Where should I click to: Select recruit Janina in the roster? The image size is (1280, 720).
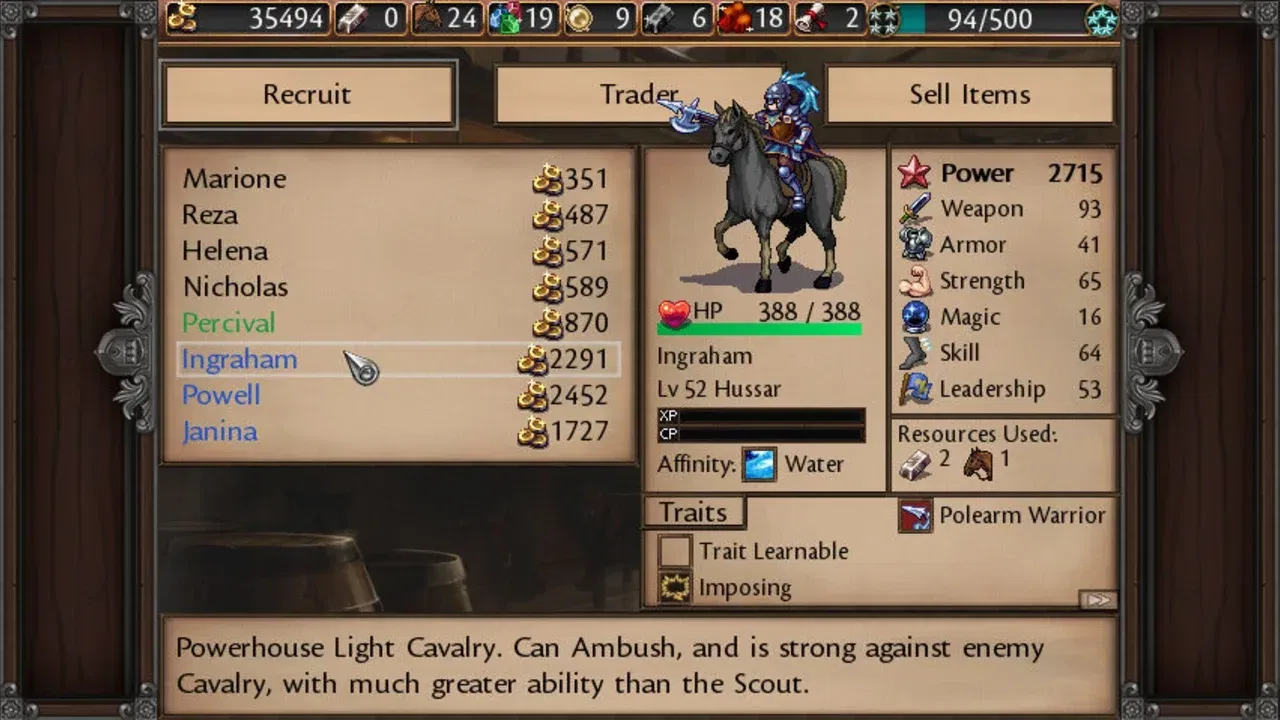[219, 431]
